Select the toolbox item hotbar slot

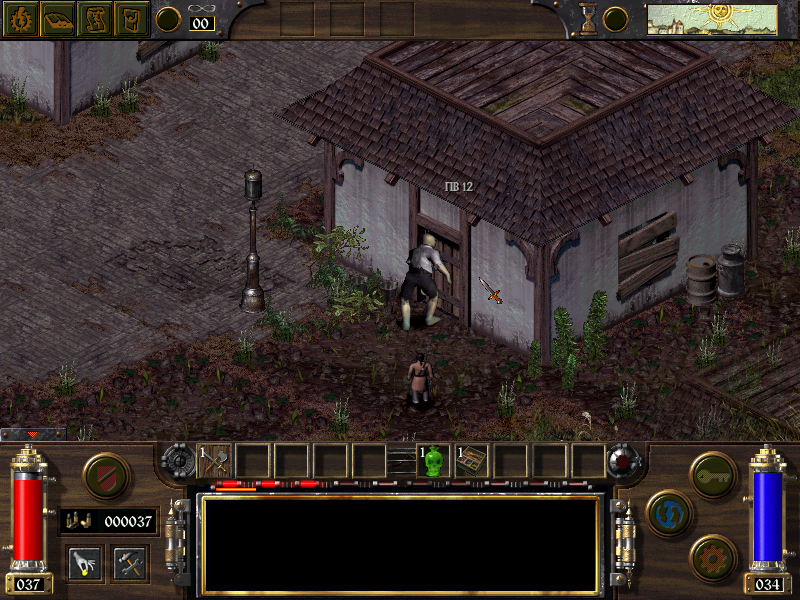[472, 460]
